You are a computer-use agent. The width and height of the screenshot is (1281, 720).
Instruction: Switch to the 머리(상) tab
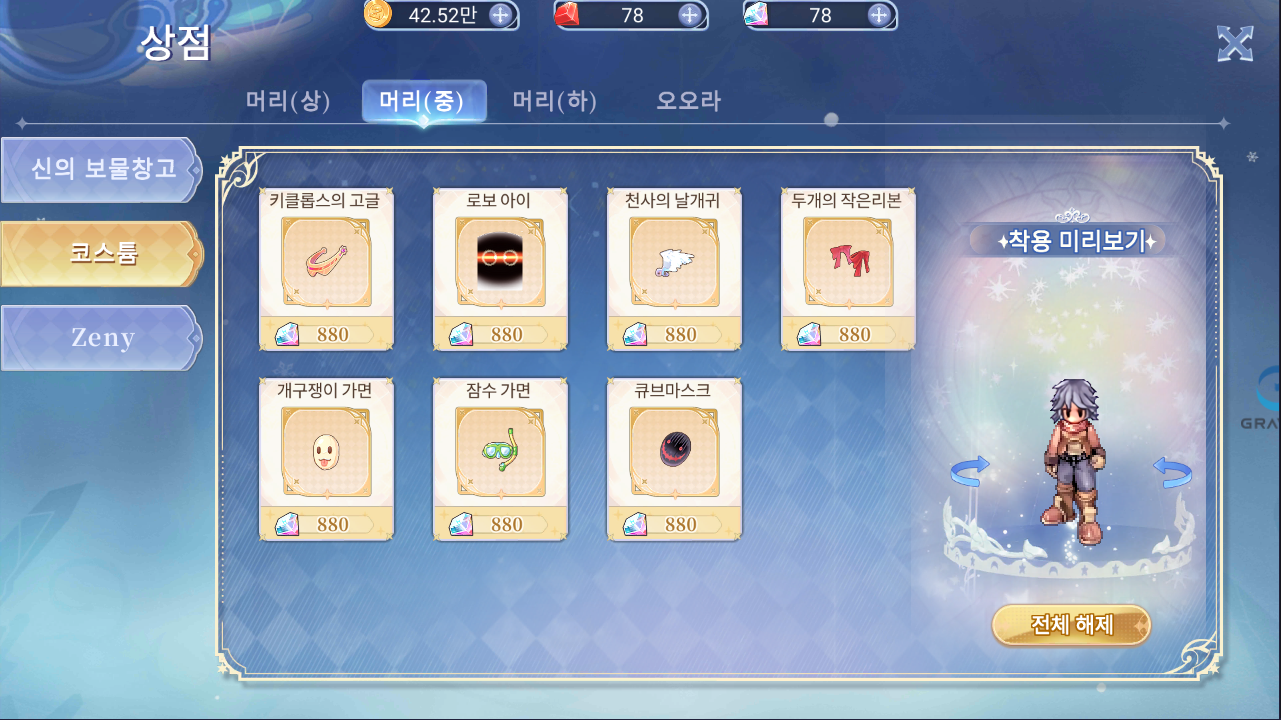(288, 101)
